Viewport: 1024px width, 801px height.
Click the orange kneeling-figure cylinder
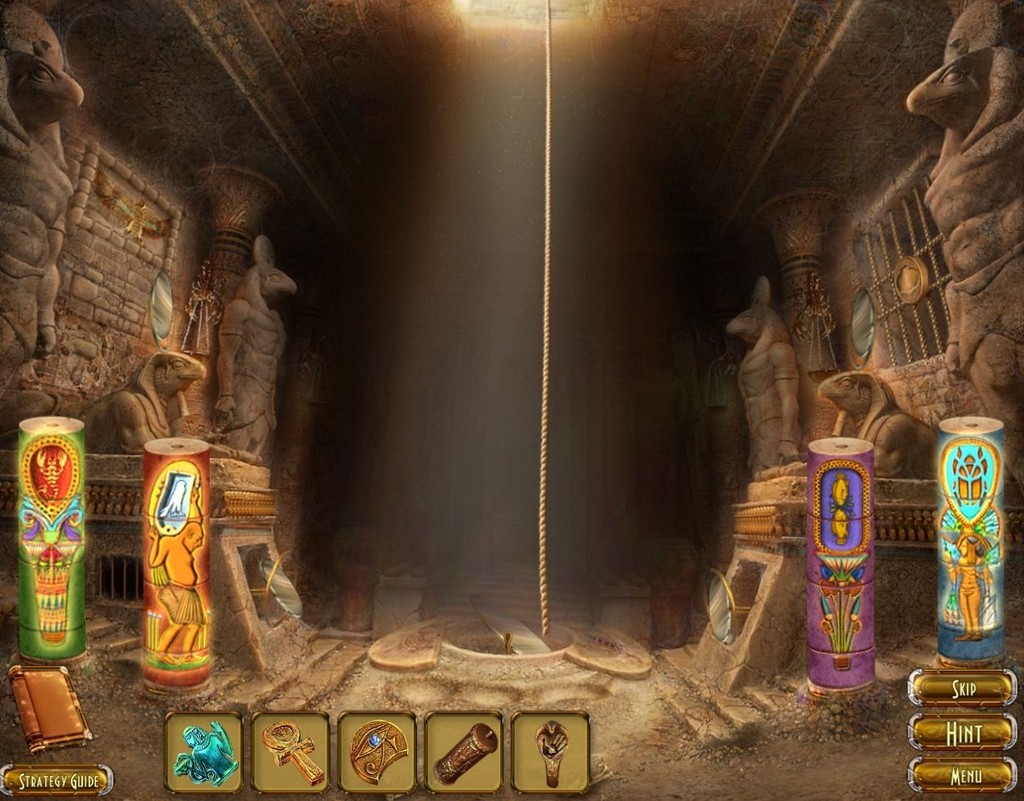pyautogui.click(x=176, y=565)
